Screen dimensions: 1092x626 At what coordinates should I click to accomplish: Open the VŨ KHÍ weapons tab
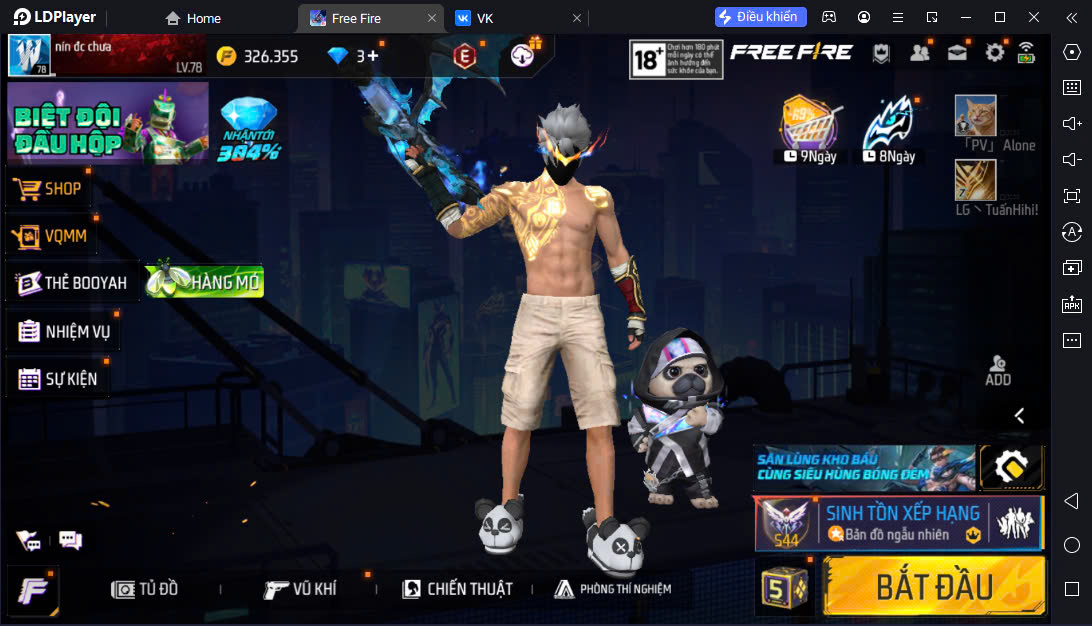301,589
